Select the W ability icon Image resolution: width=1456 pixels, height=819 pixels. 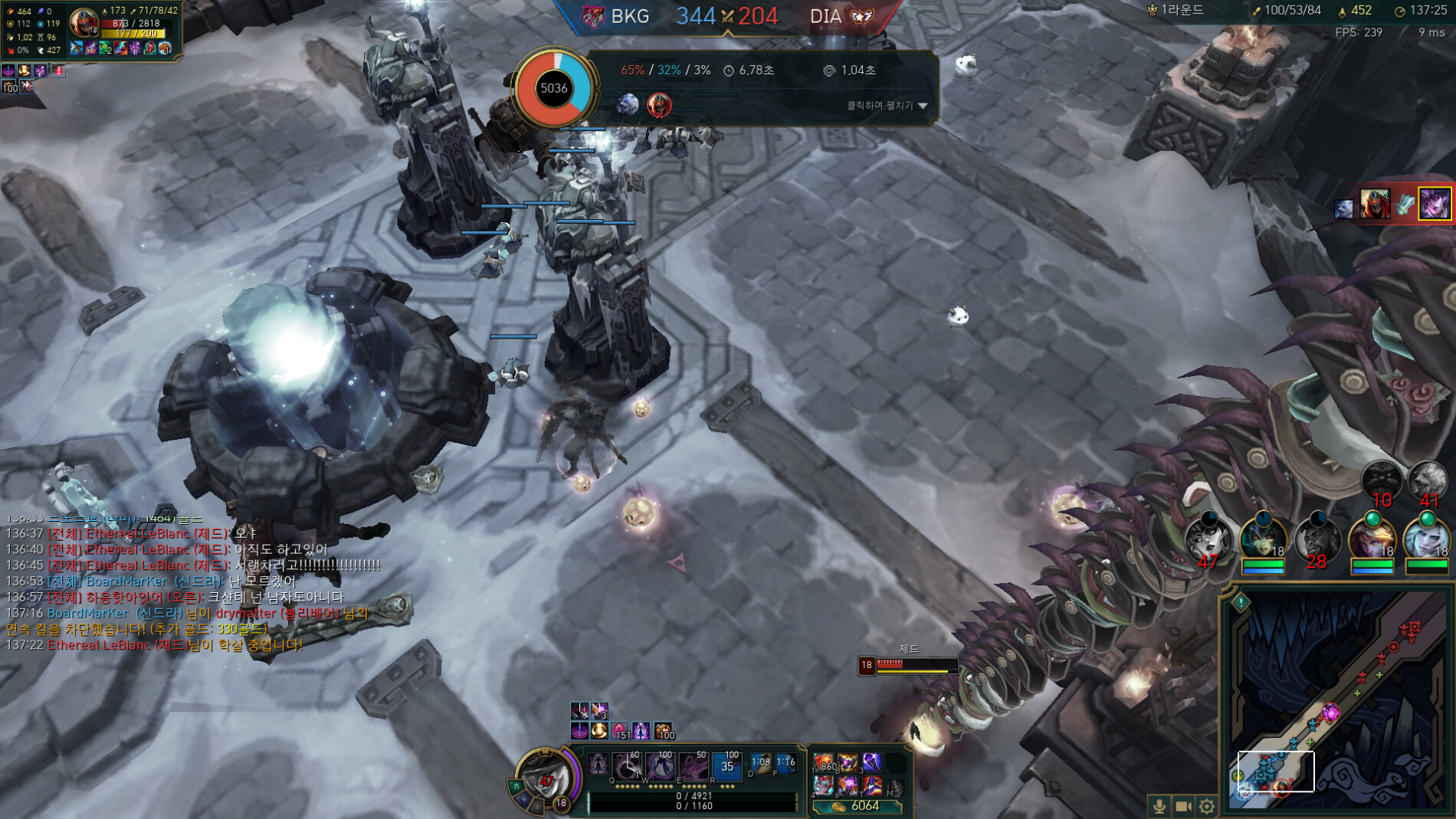[x=661, y=768]
